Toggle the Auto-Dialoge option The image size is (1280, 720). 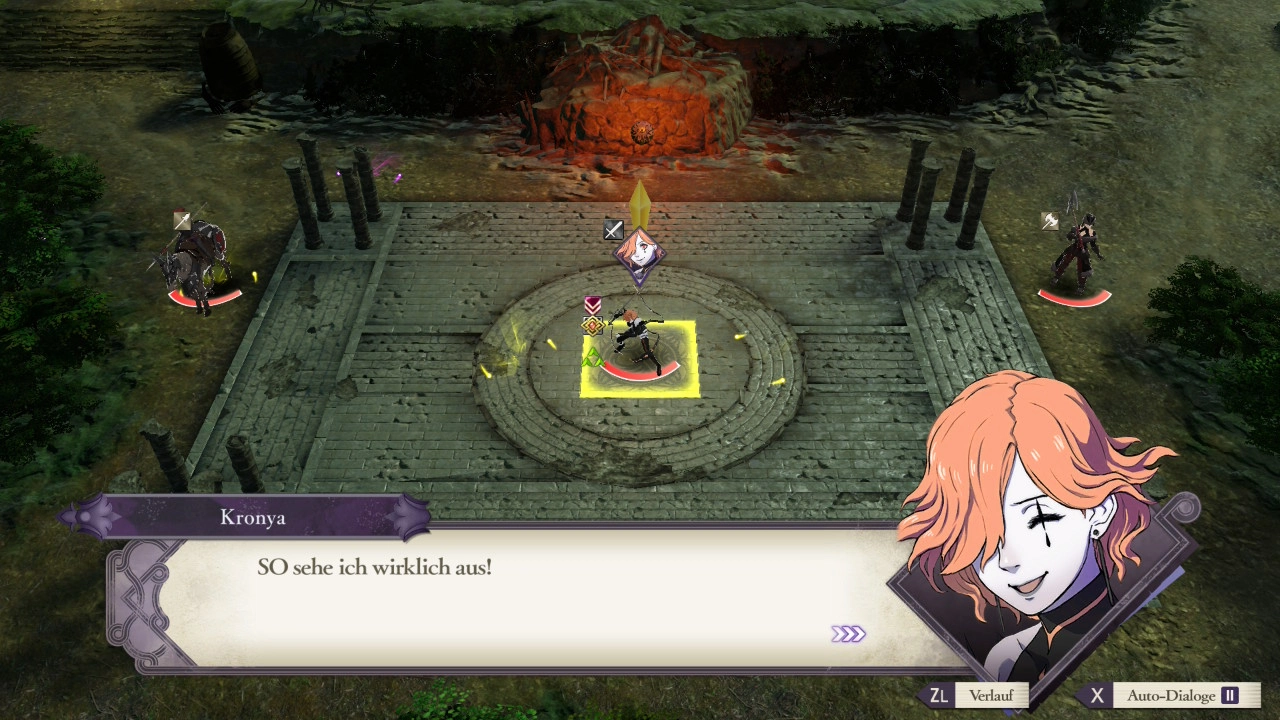[1170, 696]
